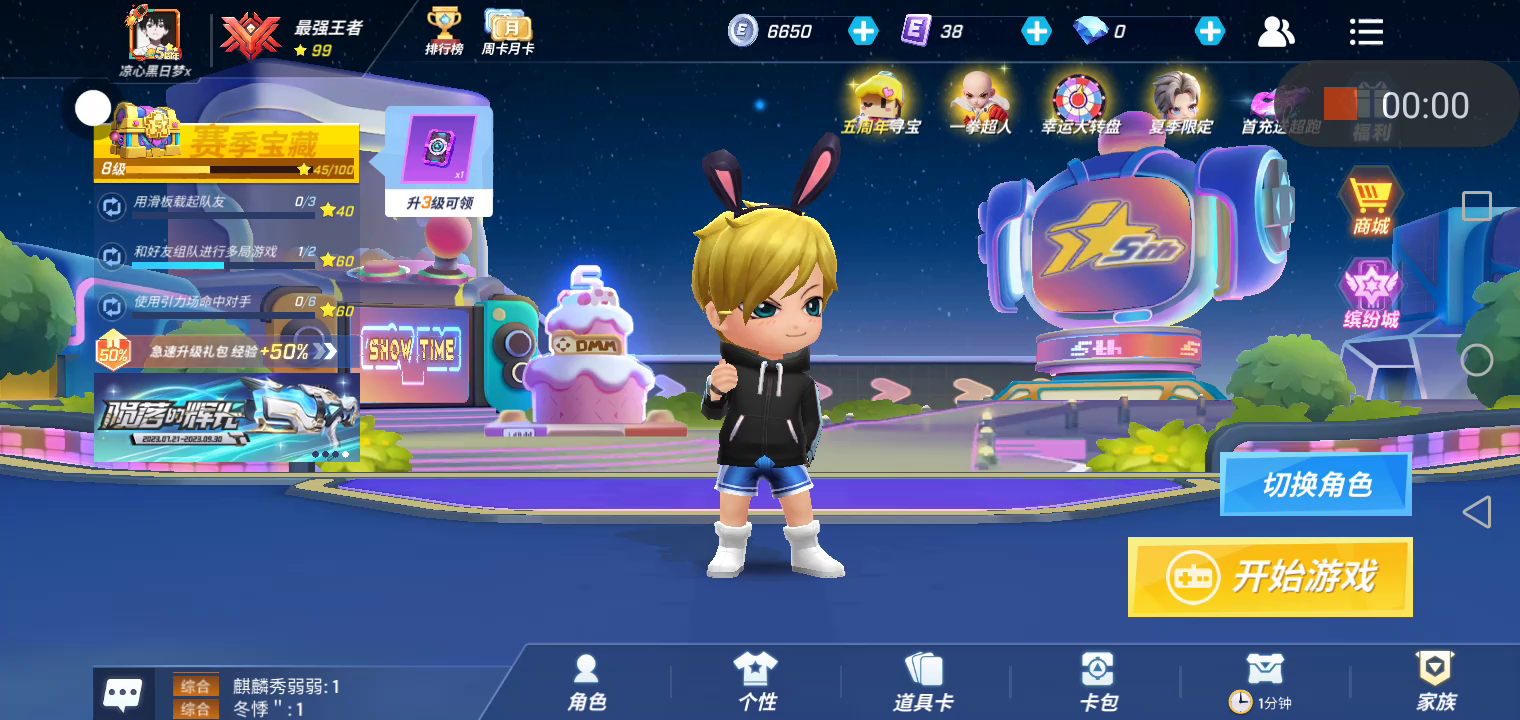Start the game with 开始游戏 button
The width and height of the screenshot is (1520, 720).
(x=1270, y=577)
